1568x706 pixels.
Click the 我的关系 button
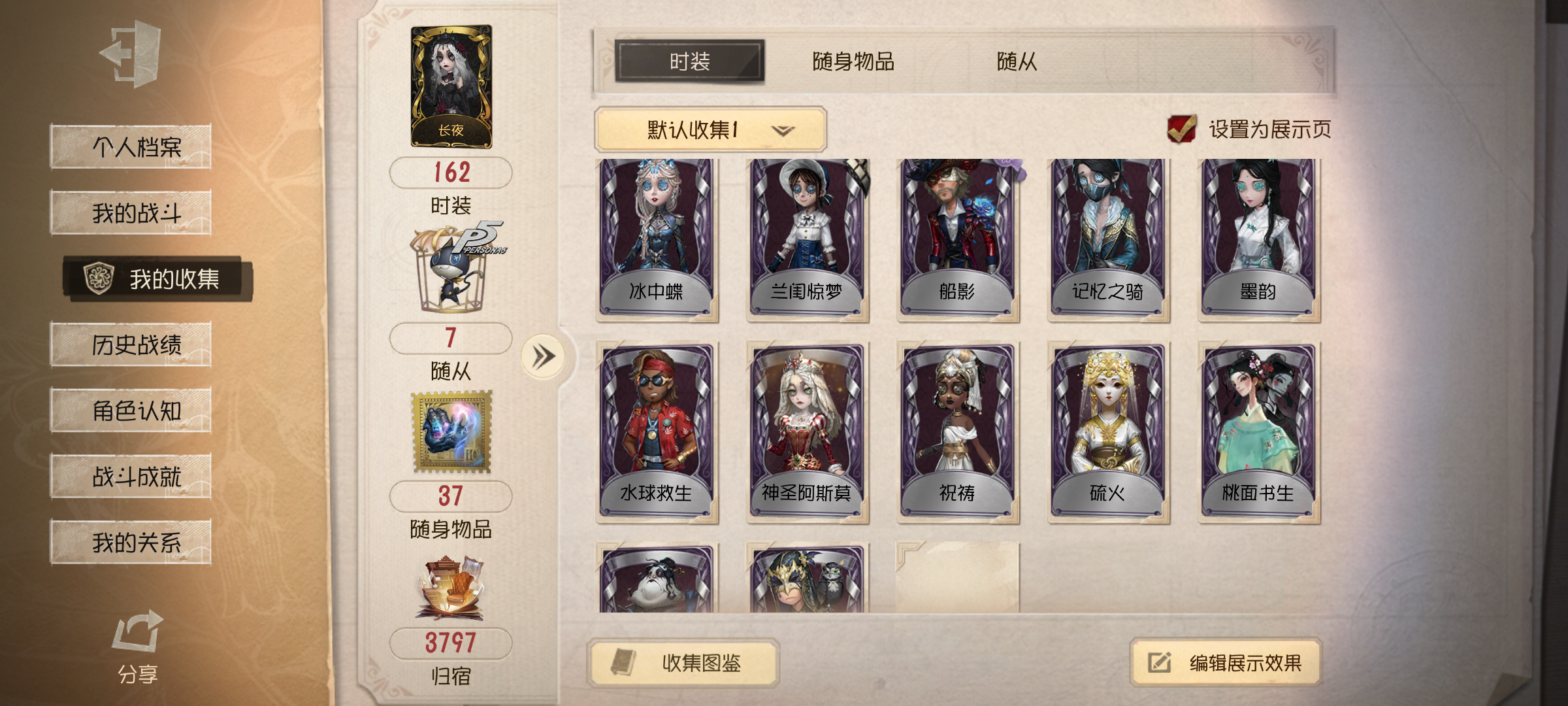pyautogui.click(x=131, y=541)
